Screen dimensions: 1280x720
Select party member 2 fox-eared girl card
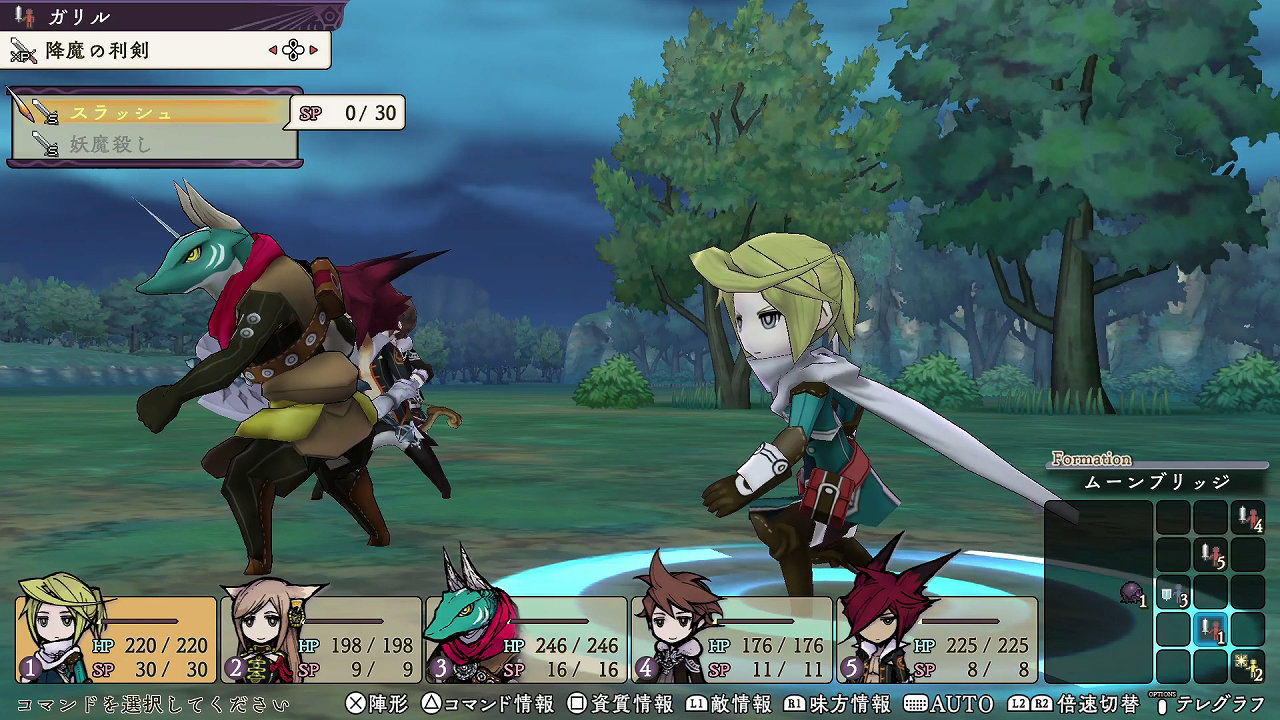[x=322, y=640]
